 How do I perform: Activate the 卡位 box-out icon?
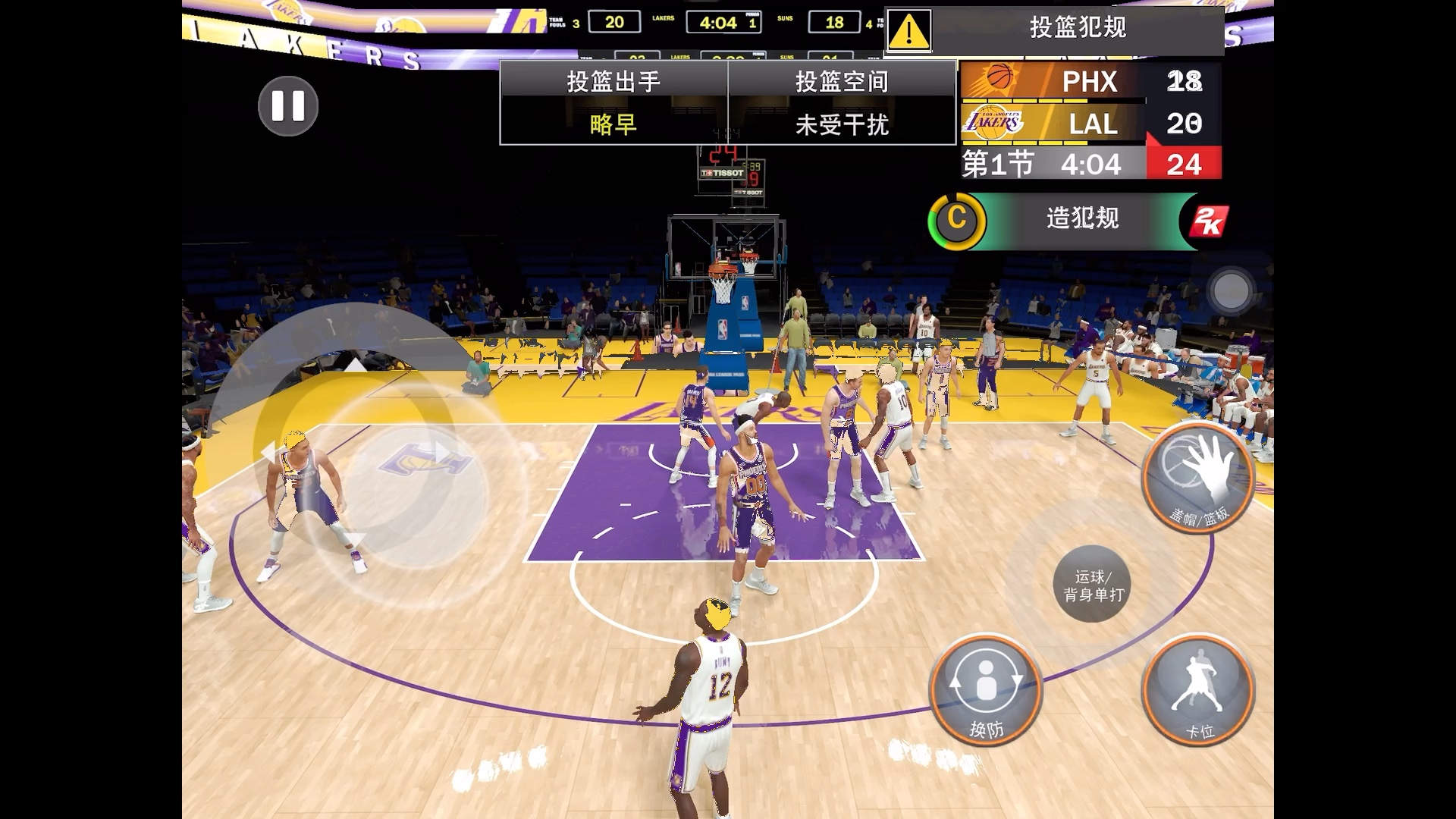(1199, 688)
